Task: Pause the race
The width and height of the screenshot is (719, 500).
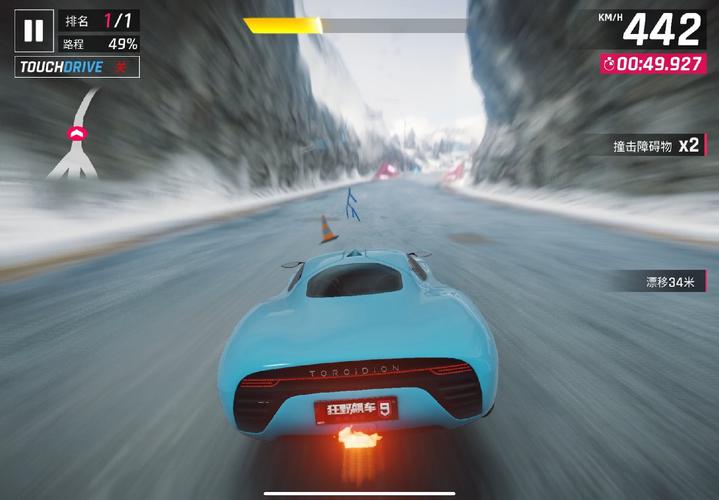Action: [33, 31]
